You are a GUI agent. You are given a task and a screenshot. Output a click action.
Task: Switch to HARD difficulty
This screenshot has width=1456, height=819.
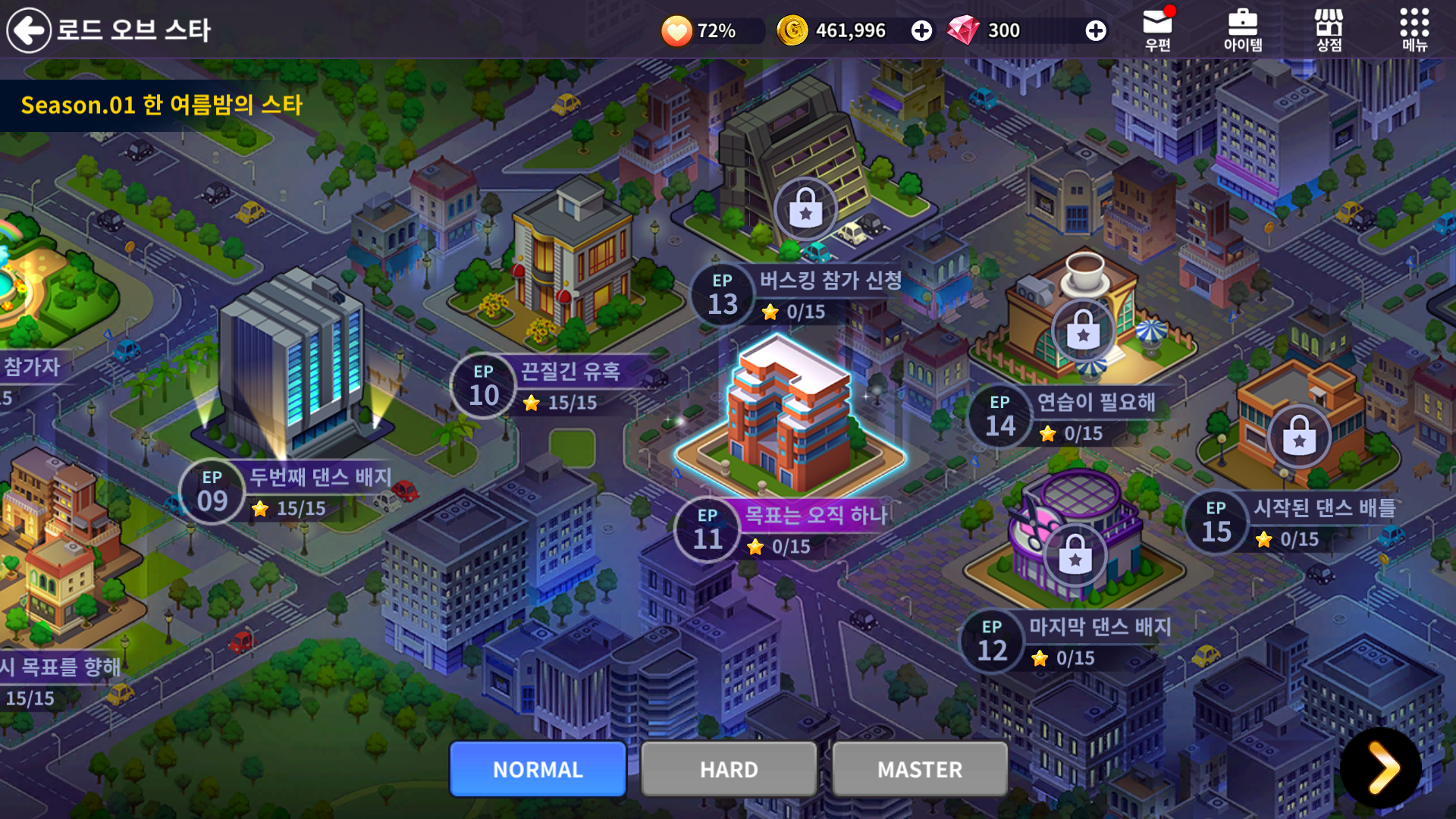pos(729,769)
